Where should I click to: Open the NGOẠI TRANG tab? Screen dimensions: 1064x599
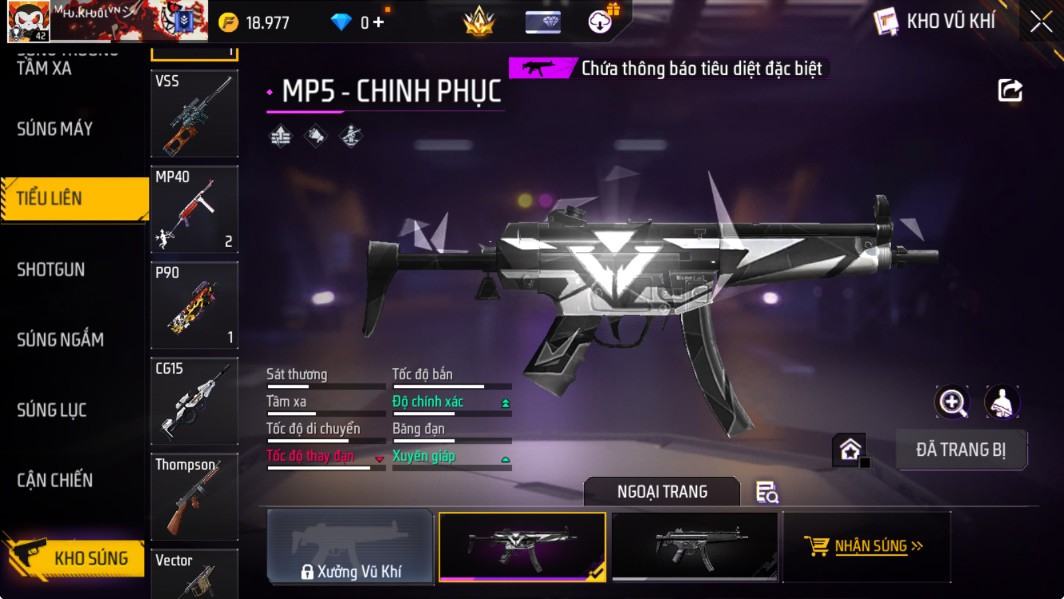661,492
